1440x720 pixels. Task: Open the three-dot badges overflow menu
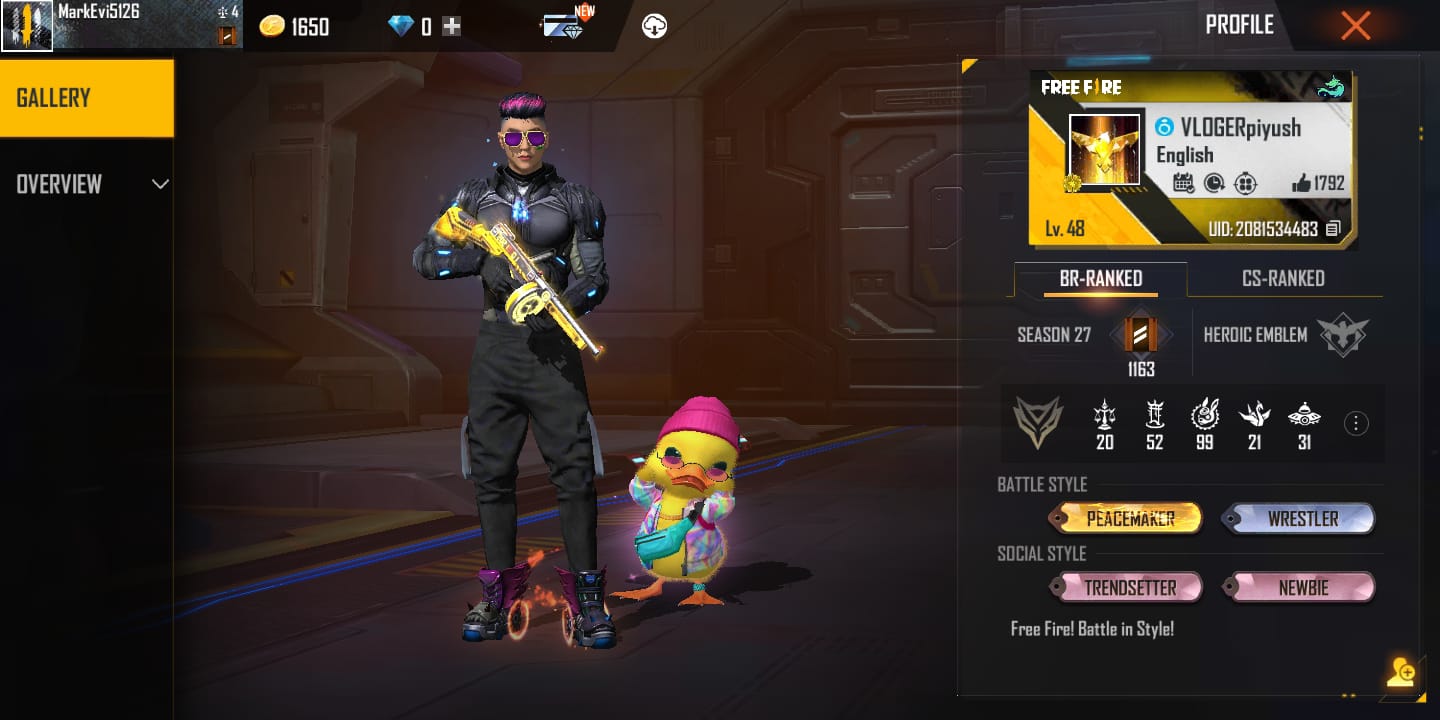[1356, 423]
